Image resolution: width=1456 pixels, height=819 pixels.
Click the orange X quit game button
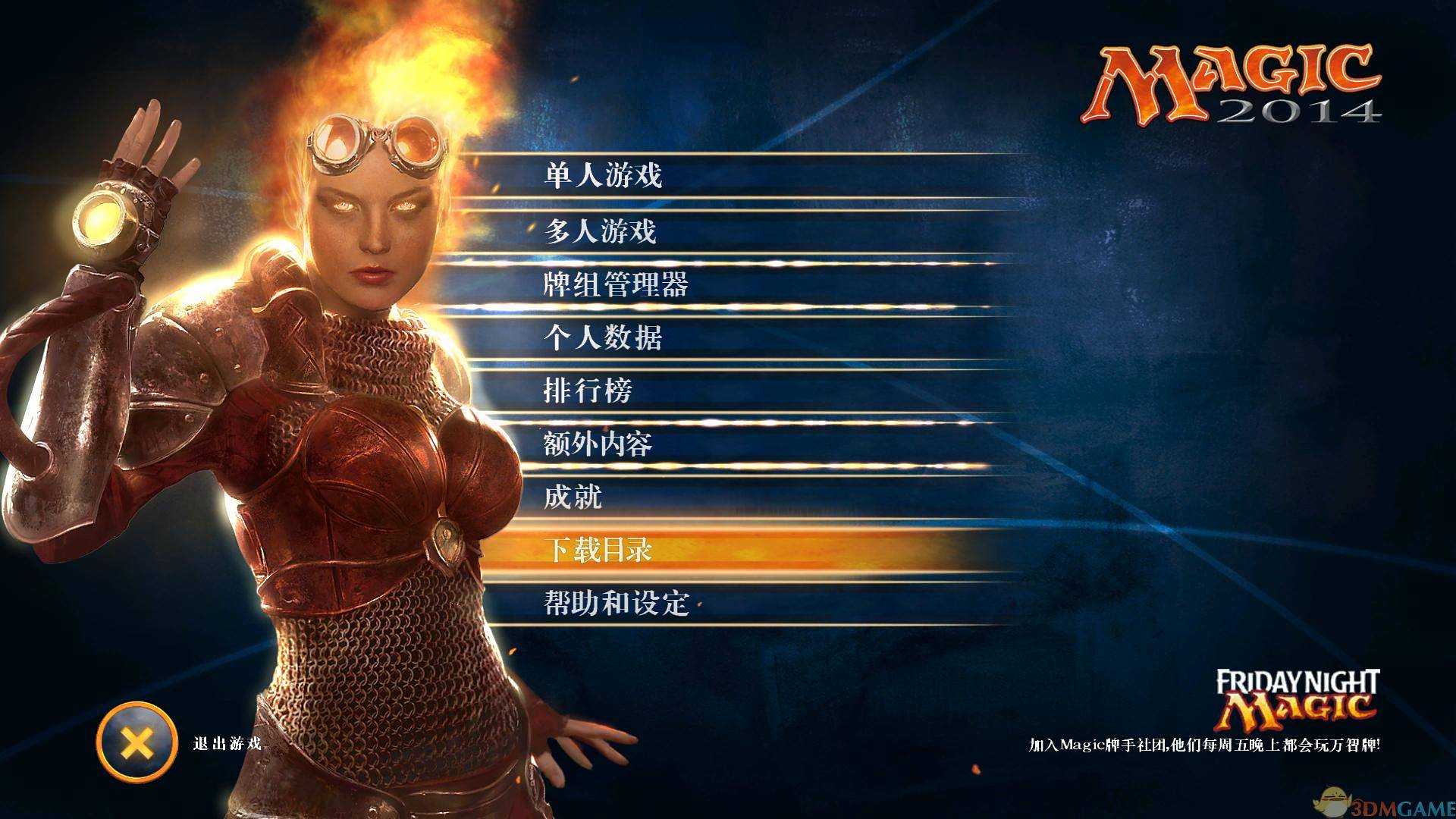136,742
